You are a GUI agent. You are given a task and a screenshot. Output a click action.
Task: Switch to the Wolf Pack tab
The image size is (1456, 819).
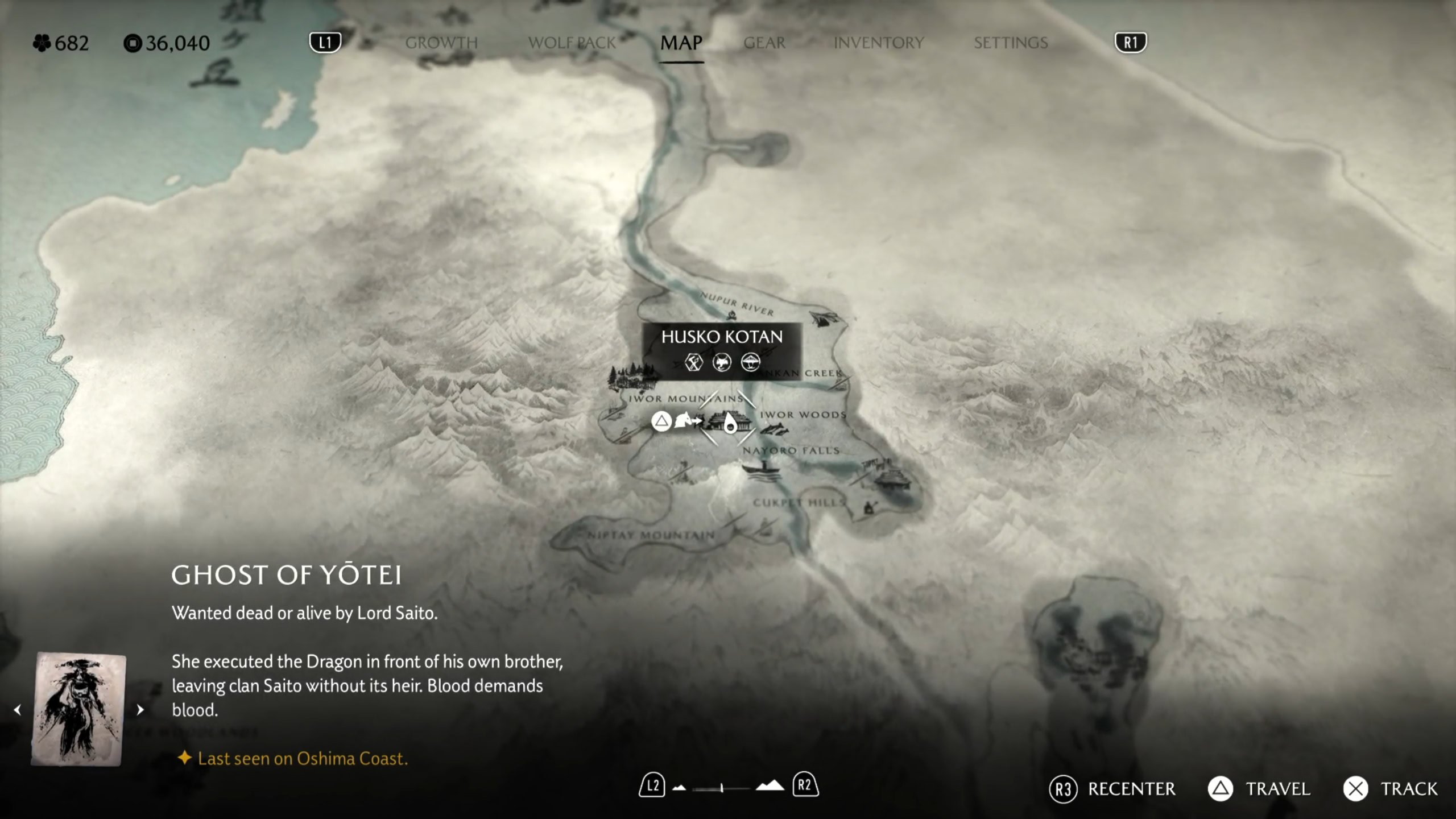[x=572, y=43]
